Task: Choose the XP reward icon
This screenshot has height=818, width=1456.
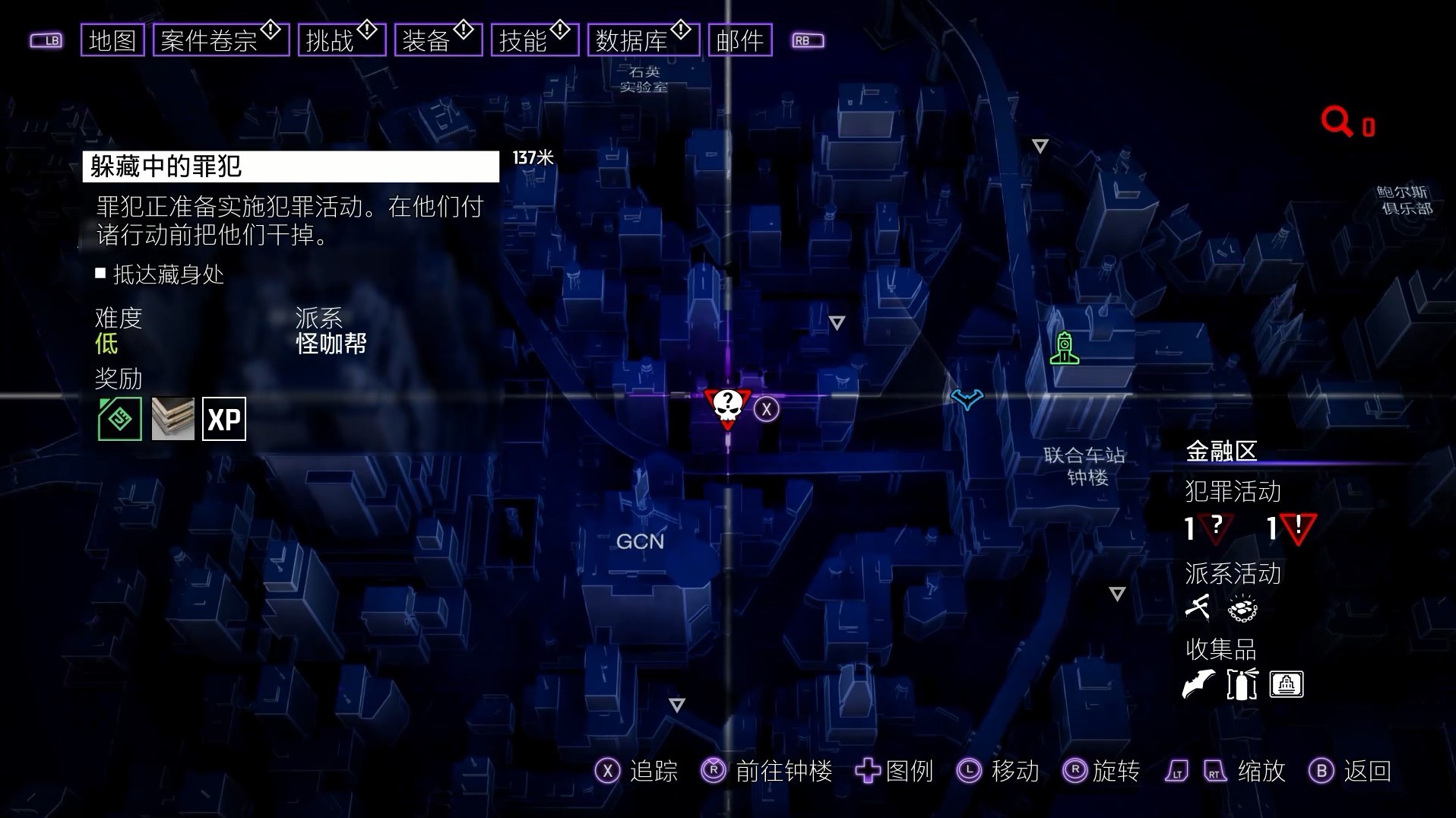Action: pos(224,419)
